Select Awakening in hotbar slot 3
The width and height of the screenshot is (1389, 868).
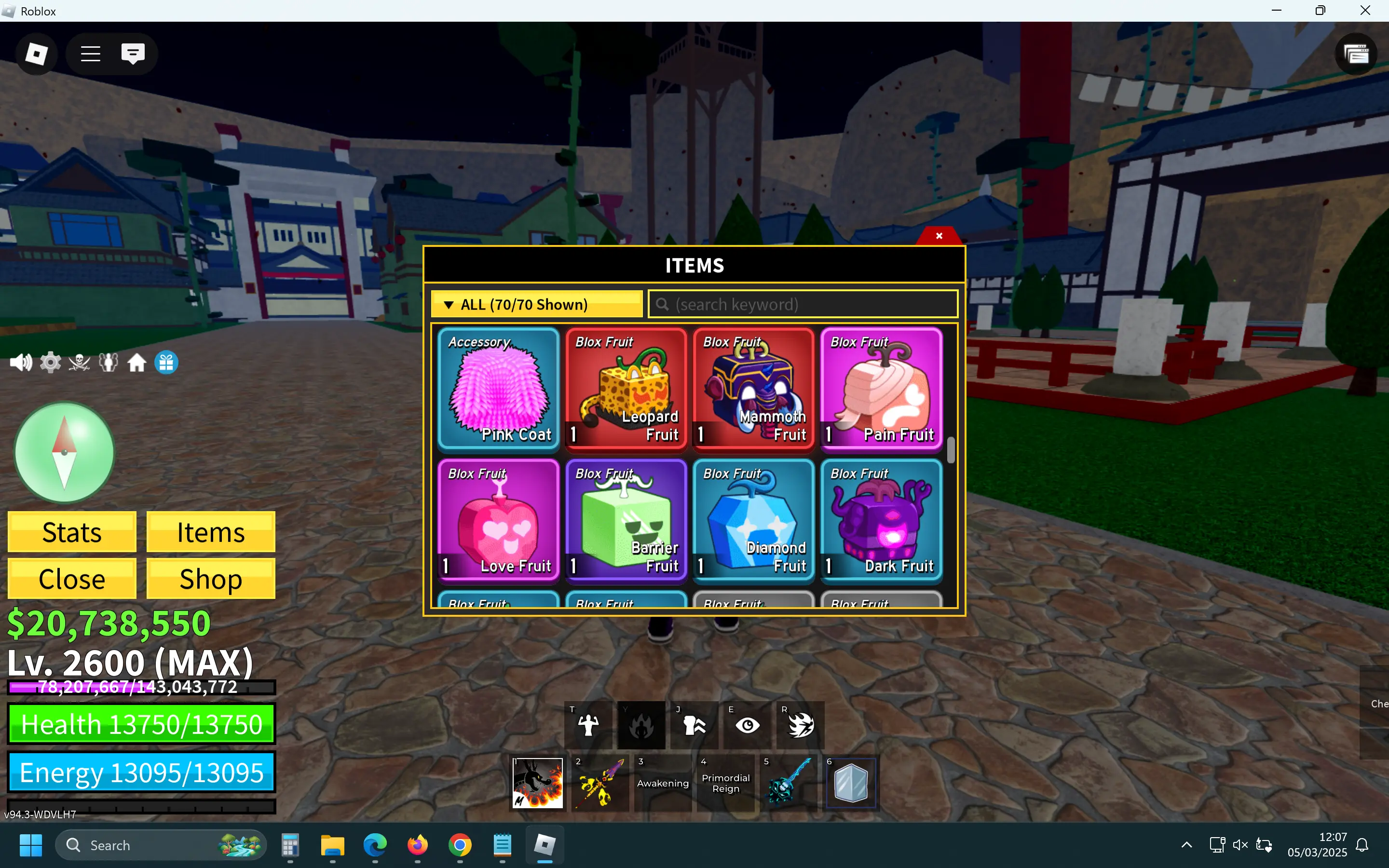coord(662,783)
